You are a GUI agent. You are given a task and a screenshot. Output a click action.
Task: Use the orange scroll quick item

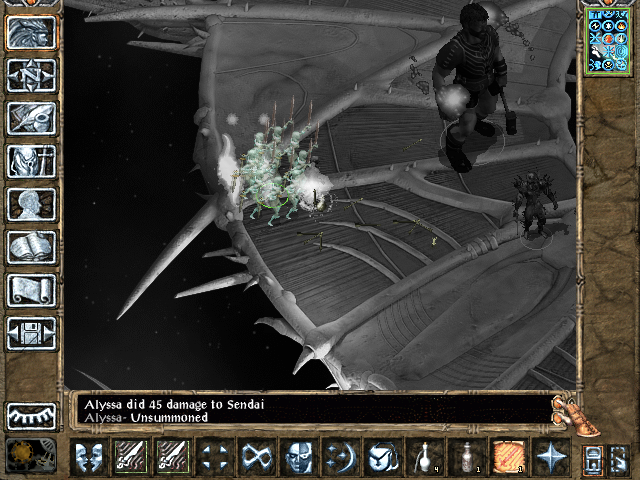pyautogui.click(x=507, y=457)
